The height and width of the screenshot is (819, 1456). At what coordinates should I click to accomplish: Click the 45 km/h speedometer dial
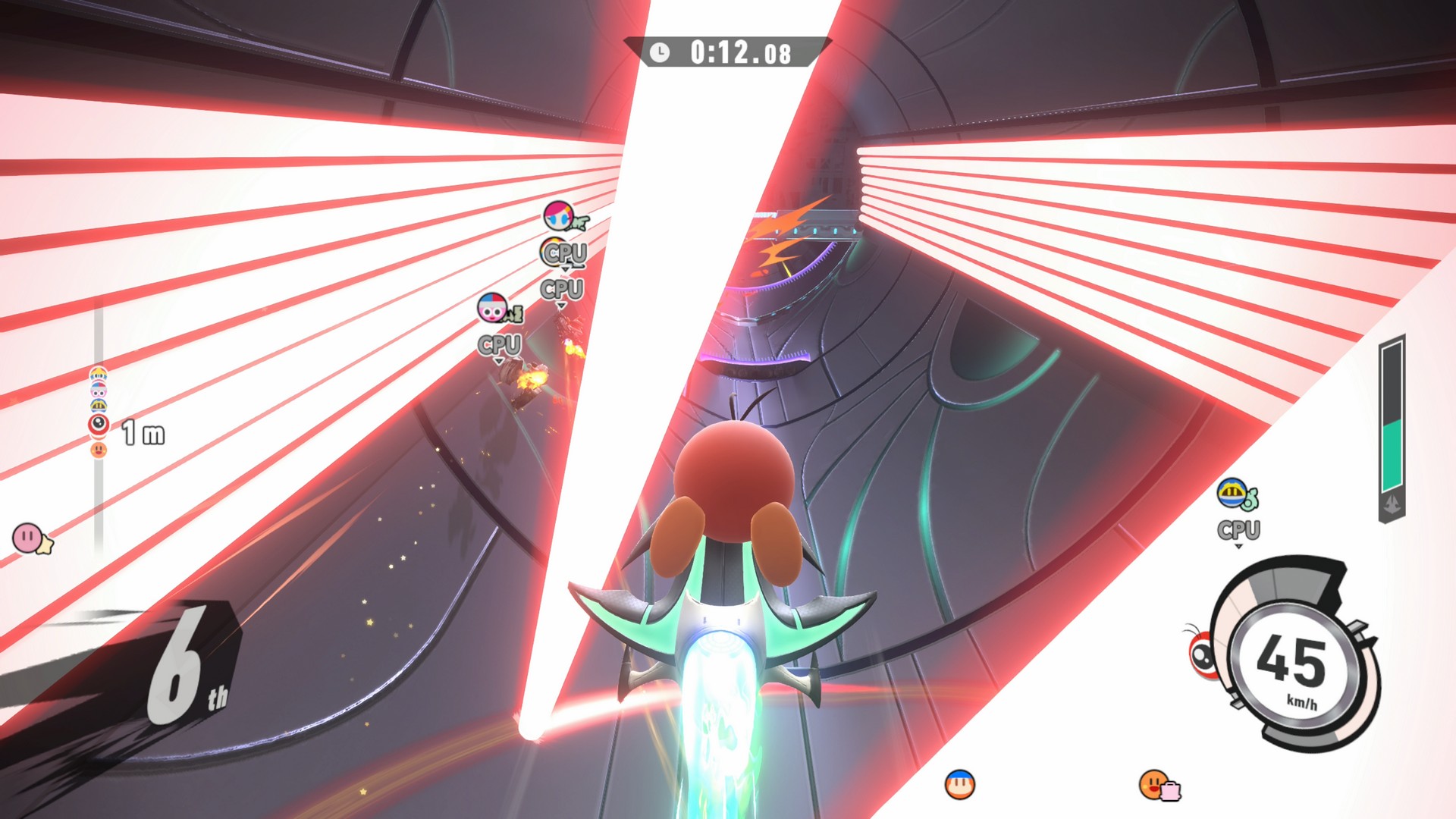(1292, 662)
